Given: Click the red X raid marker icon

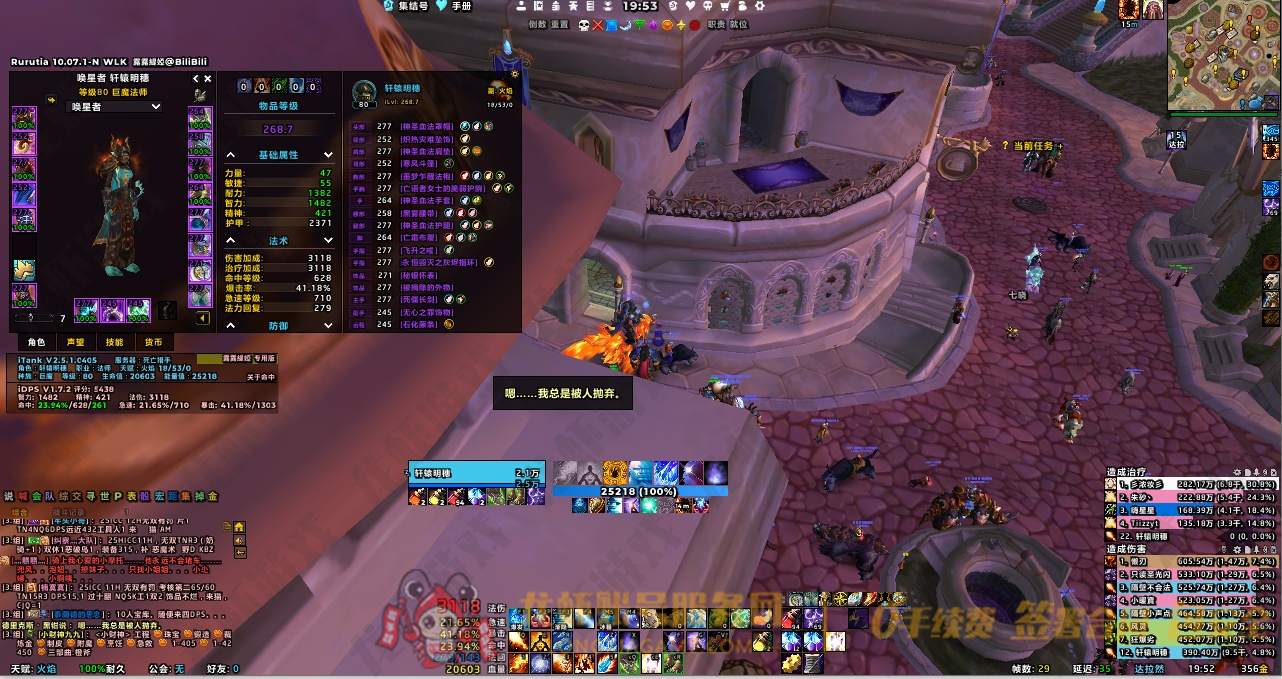Looking at the screenshot, I should pos(599,25).
